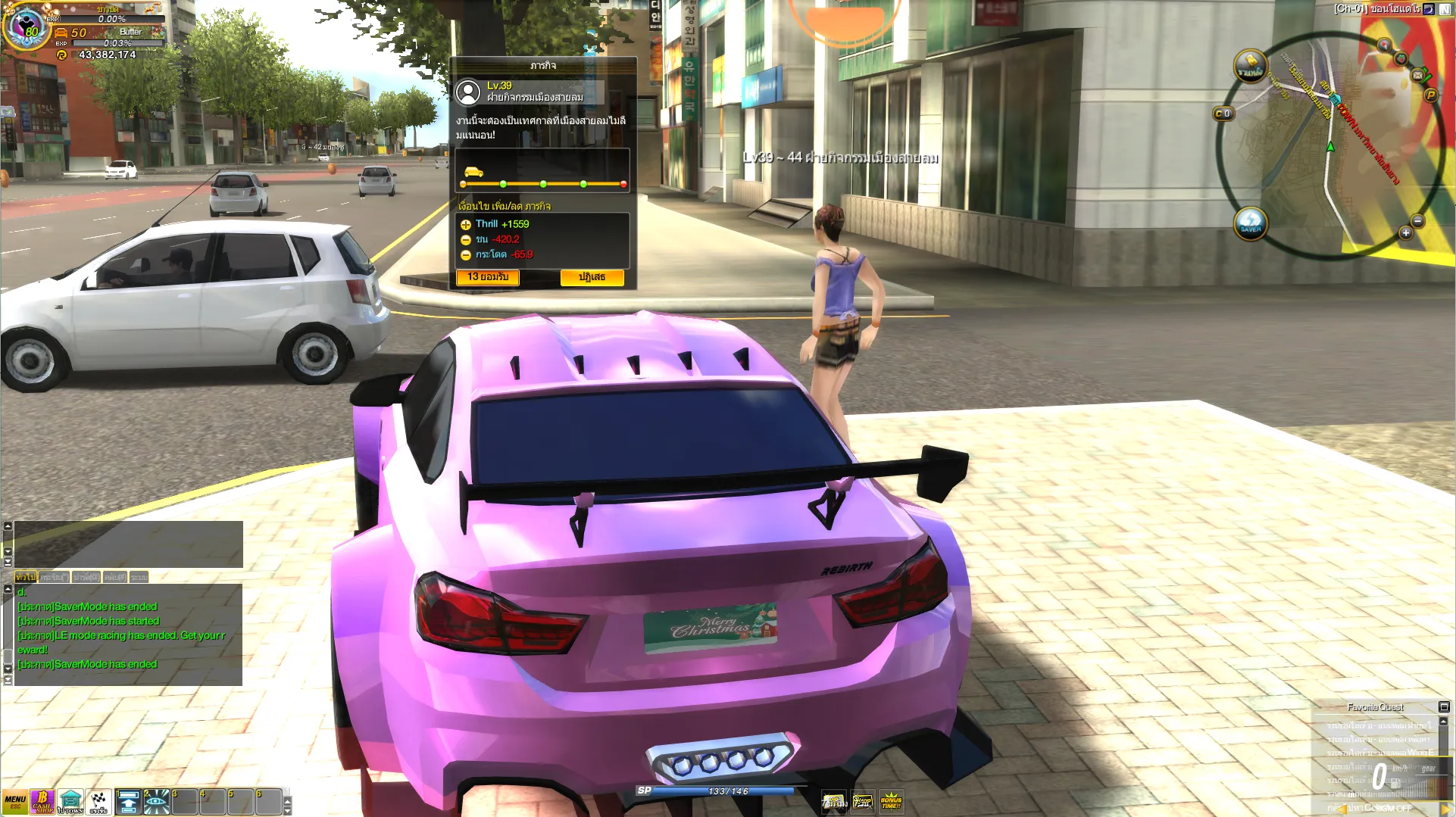Use the arrow boost skill in slot 1
1456x817 pixels.
[x=129, y=802]
